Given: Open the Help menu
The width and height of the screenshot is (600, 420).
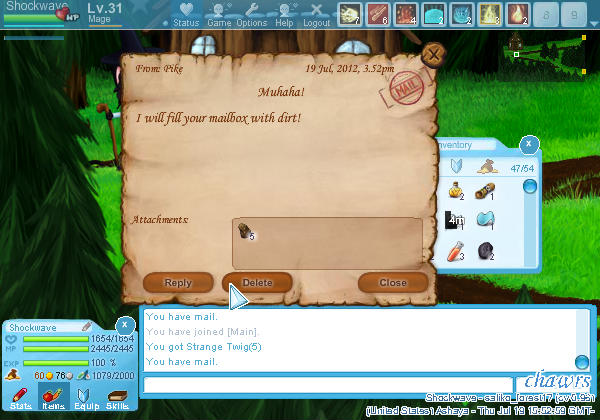Looking at the screenshot, I should point(285,14).
